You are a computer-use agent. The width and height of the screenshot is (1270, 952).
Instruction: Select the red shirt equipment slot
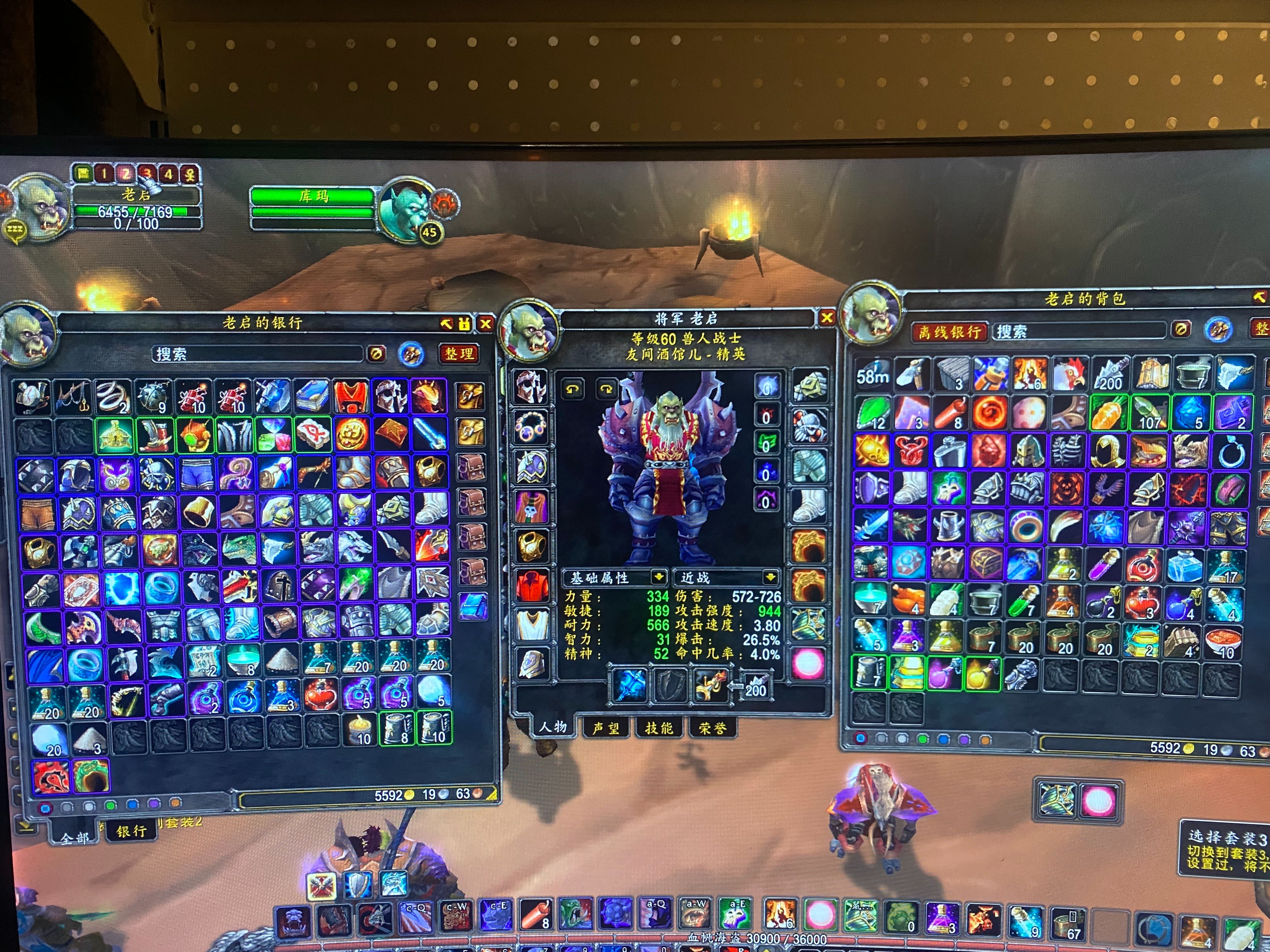[x=531, y=586]
